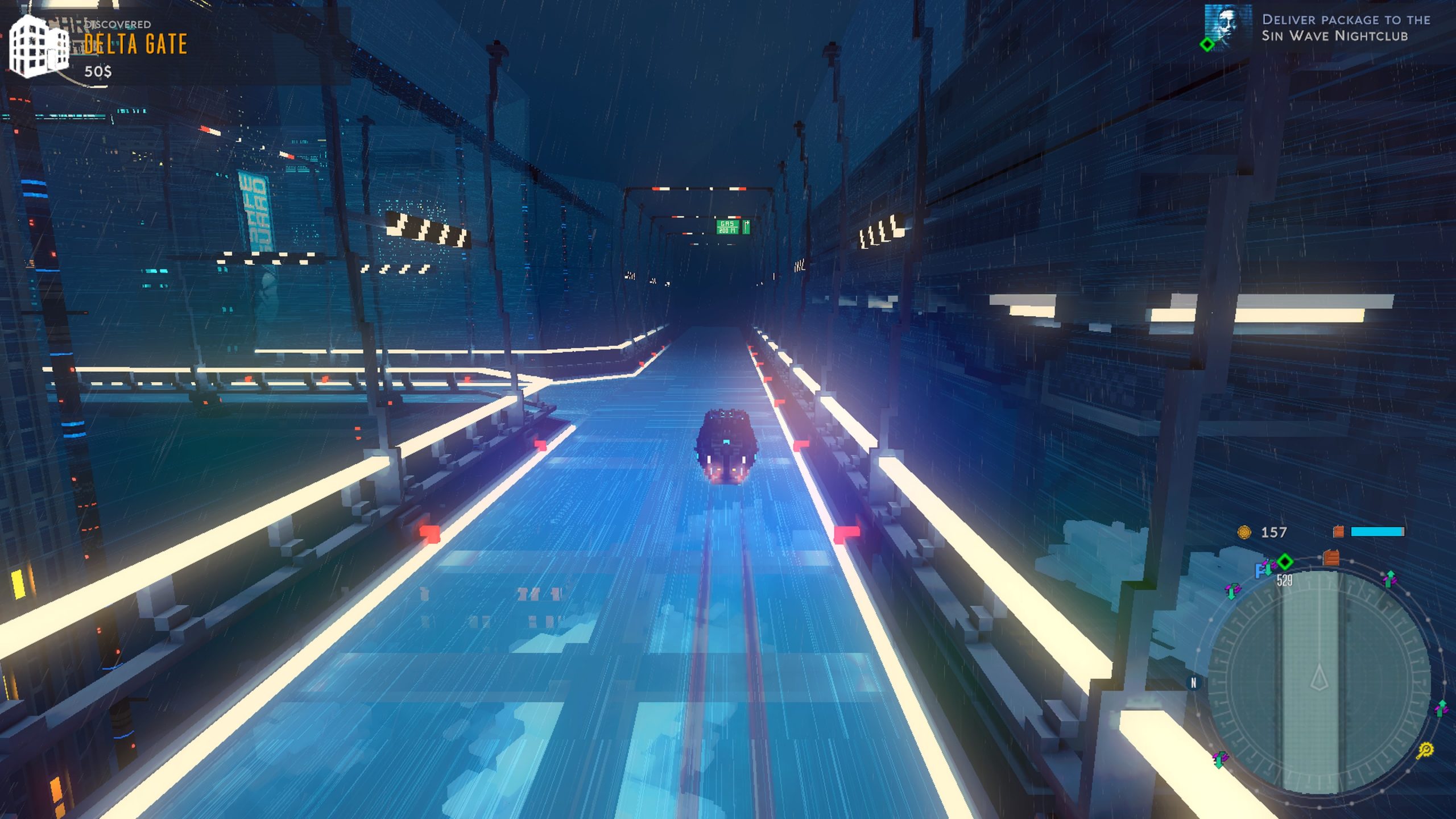Click the orange cargo crate icon above the compass
The image size is (1456, 819).
(x=1331, y=558)
